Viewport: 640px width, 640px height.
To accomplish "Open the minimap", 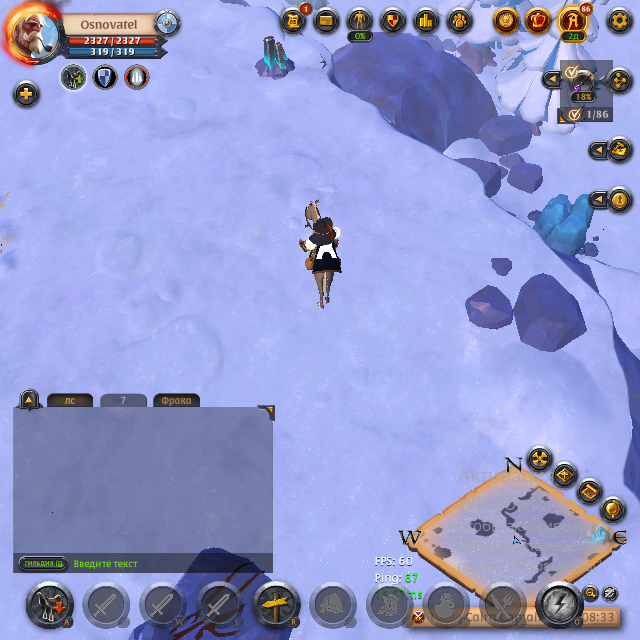I will 514,530.
